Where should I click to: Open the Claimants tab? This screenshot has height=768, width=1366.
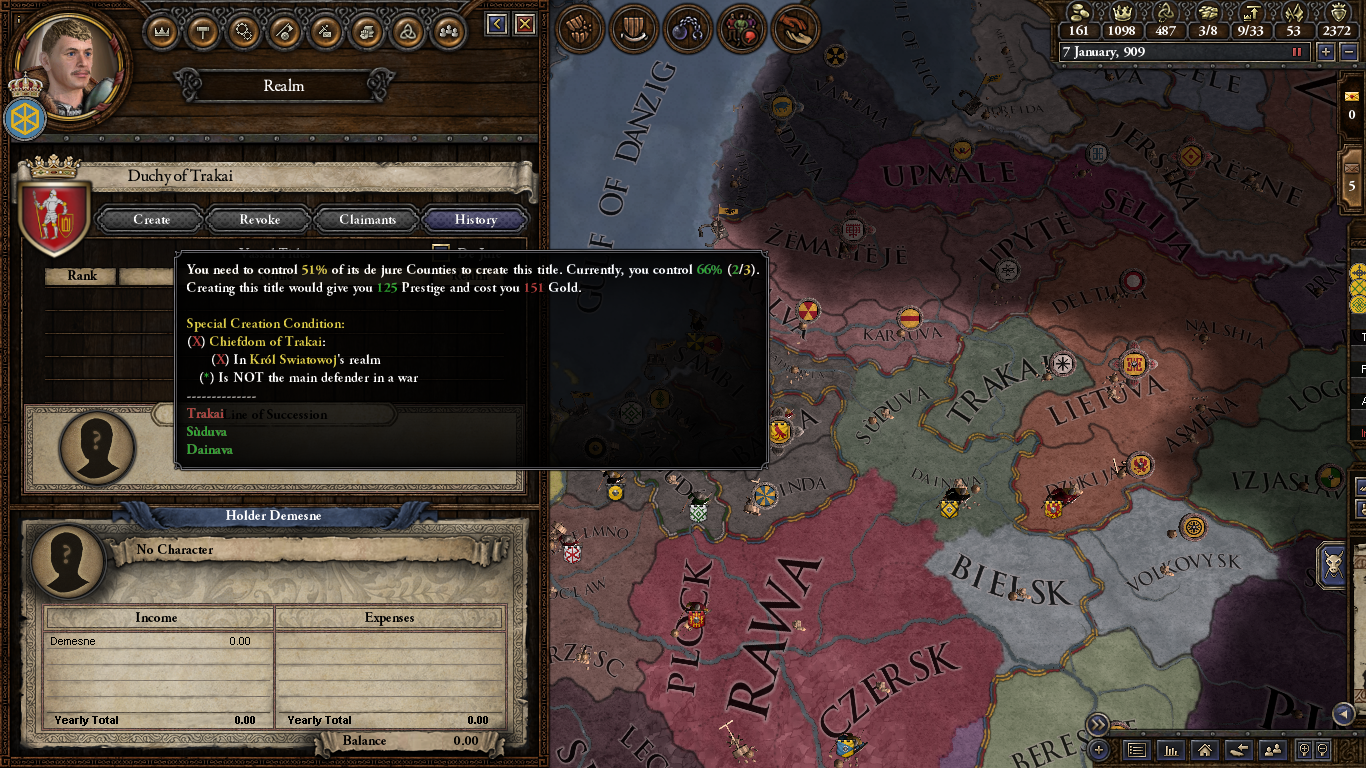[x=366, y=219]
